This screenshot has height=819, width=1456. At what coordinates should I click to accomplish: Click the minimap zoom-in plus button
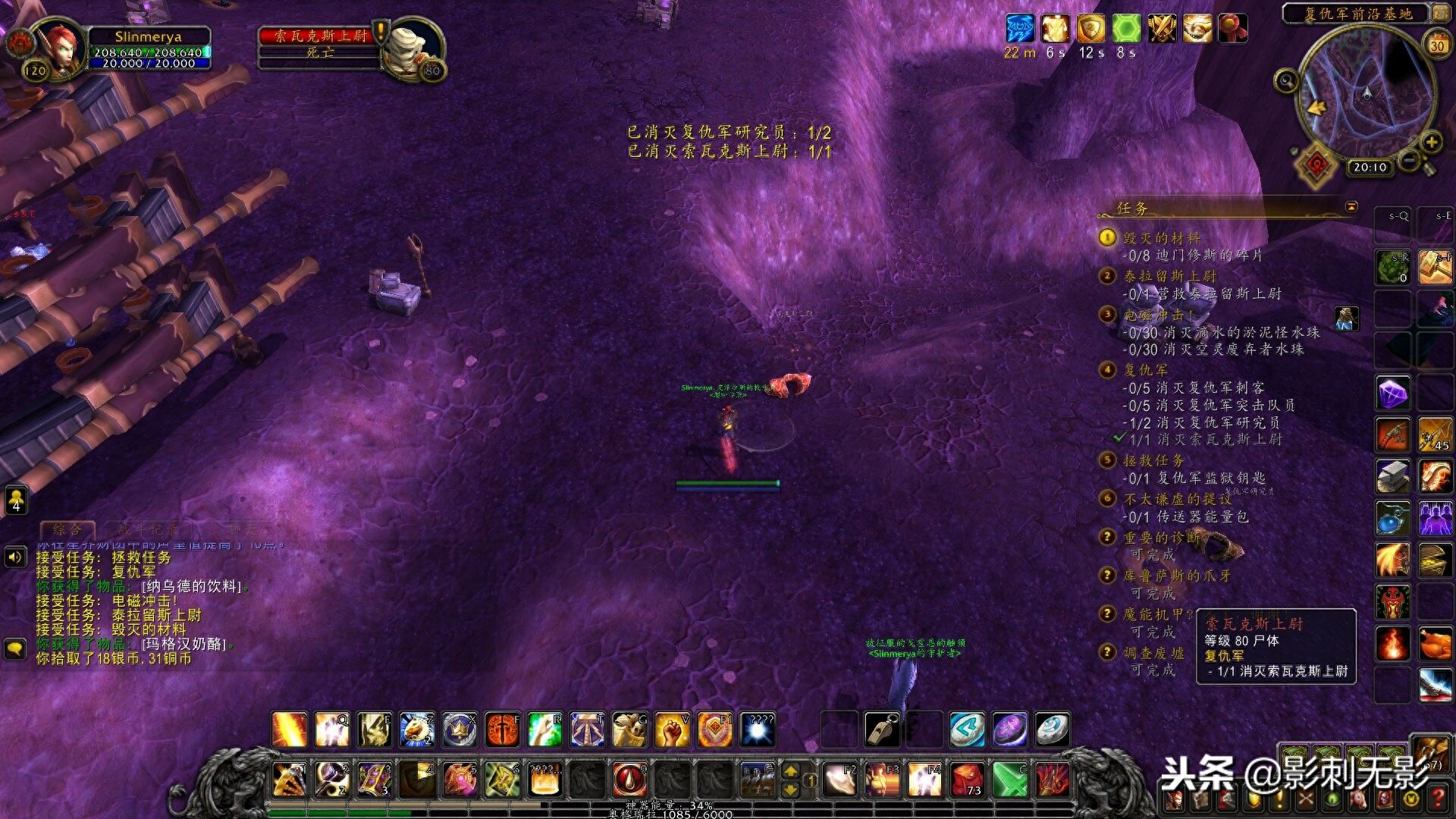(1431, 142)
